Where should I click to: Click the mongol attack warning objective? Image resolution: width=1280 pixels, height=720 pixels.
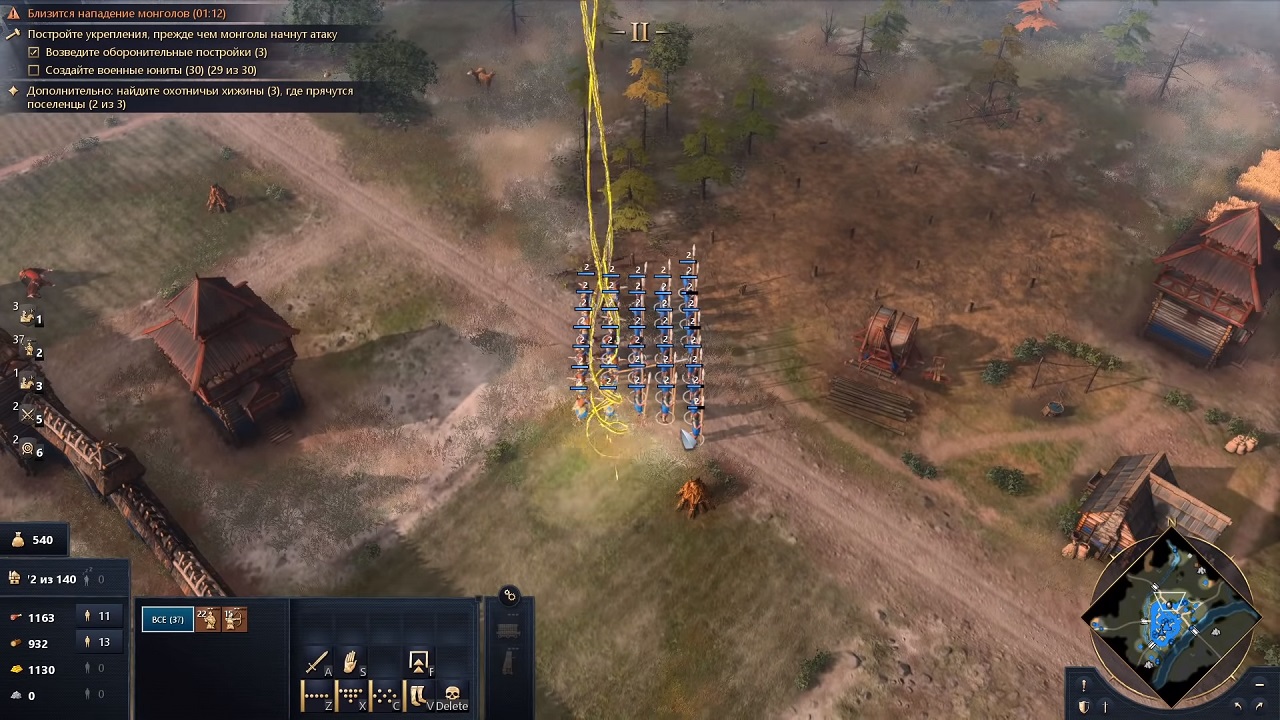[x=125, y=14]
